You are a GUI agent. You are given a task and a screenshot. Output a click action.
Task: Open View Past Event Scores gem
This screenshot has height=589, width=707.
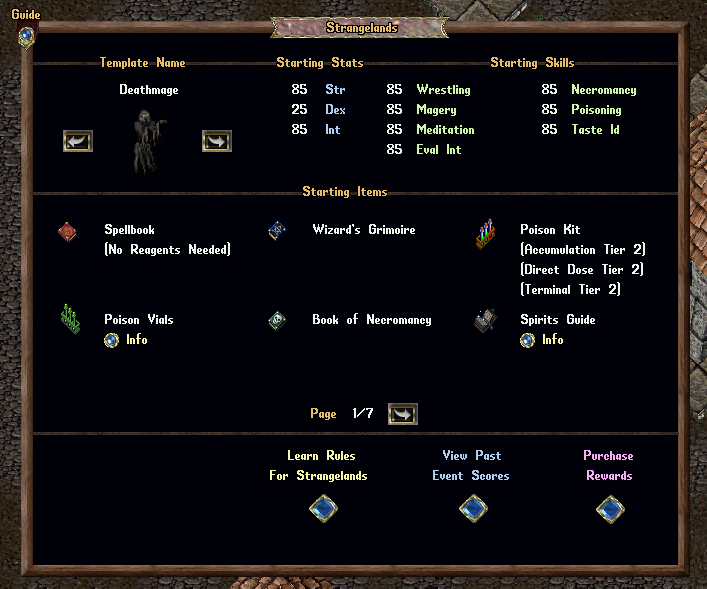tap(473, 510)
